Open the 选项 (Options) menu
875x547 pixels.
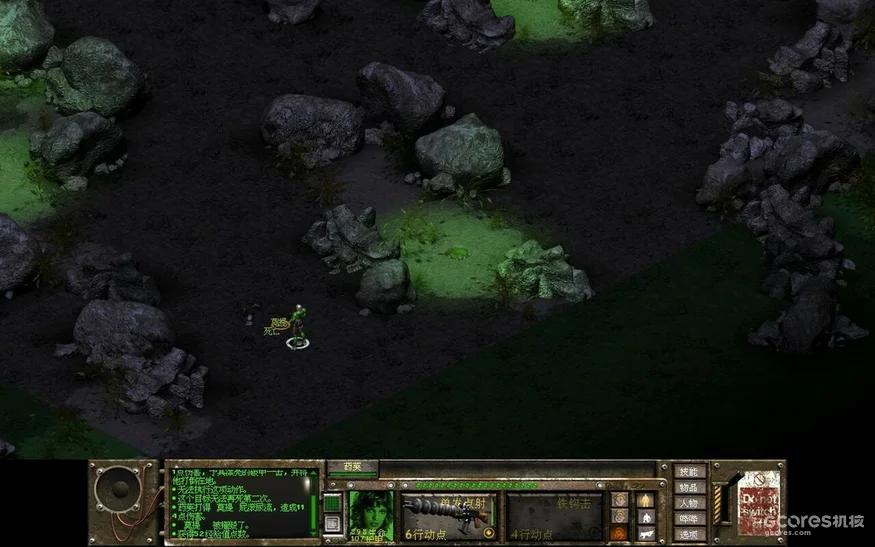tap(691, 535)
